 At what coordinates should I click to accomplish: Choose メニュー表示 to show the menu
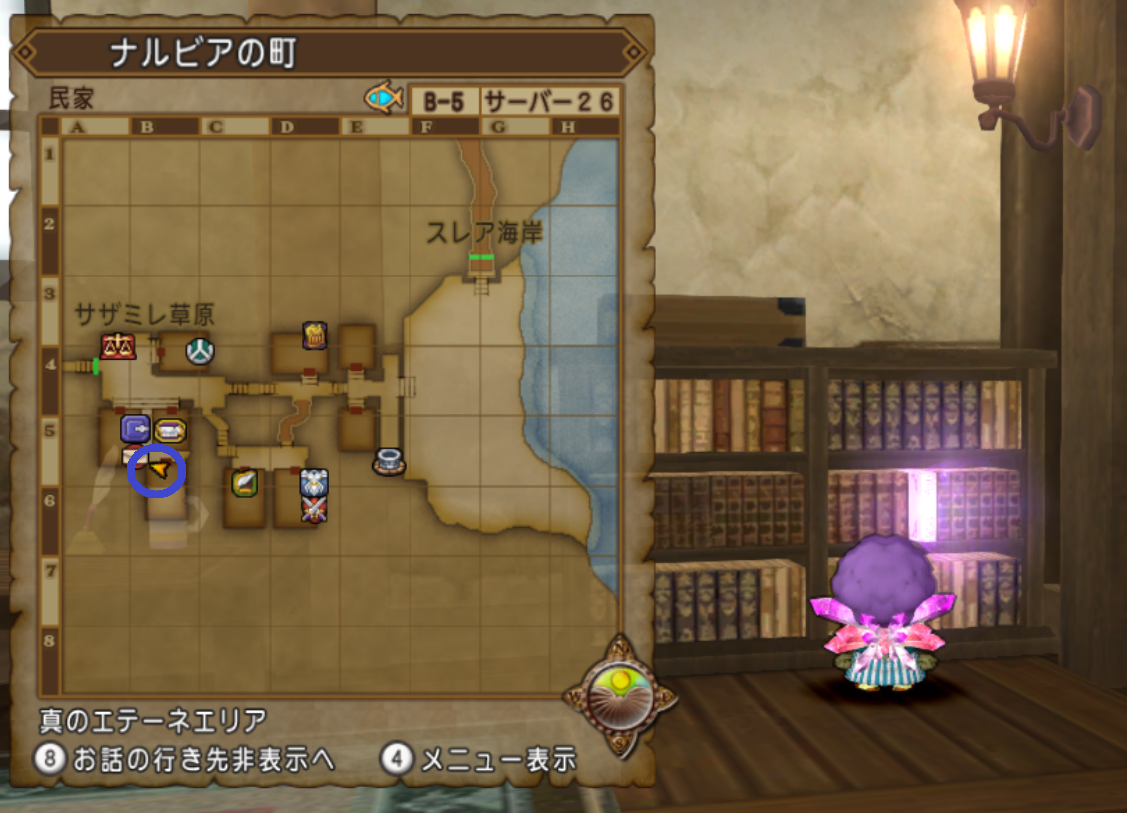point(480,759)
